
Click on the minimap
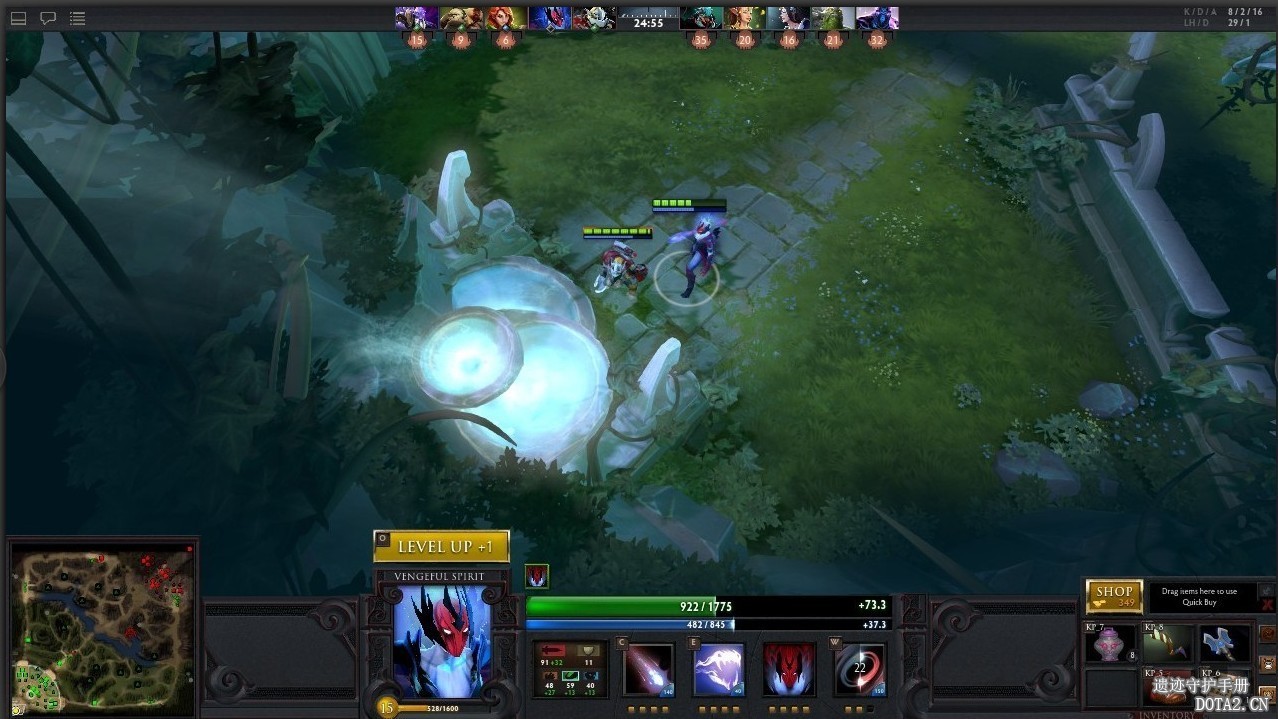coord(102,625)
